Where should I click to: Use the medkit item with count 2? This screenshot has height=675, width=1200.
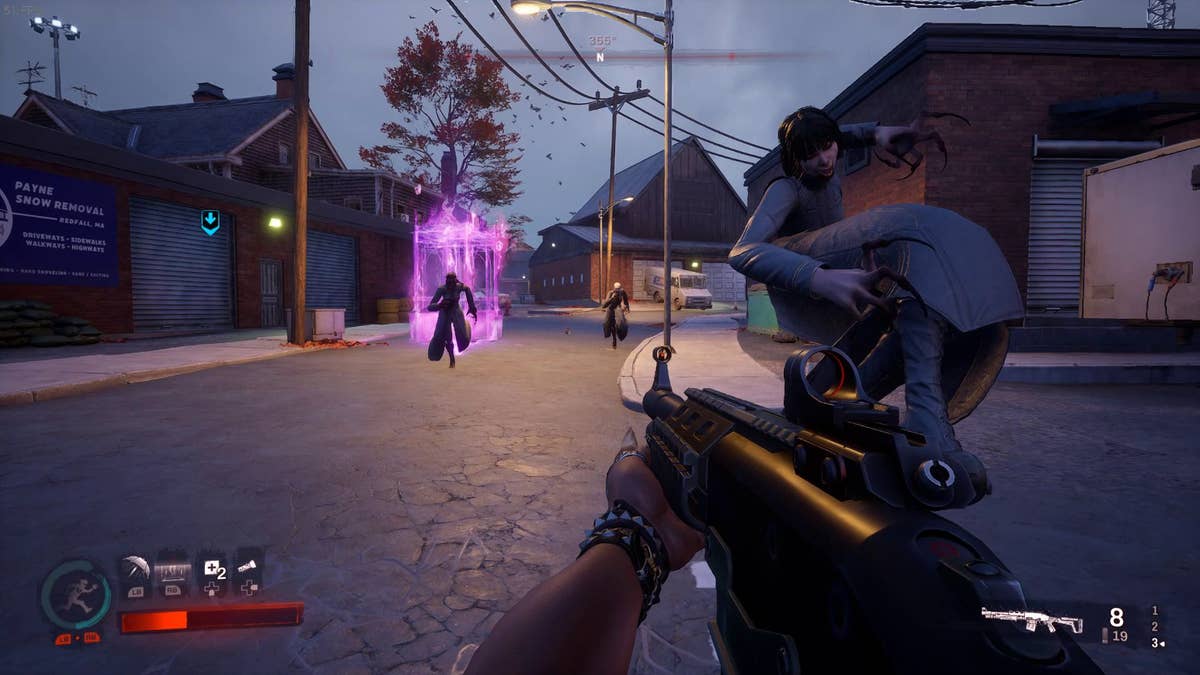pyautogui.click(x=213, y=571)
